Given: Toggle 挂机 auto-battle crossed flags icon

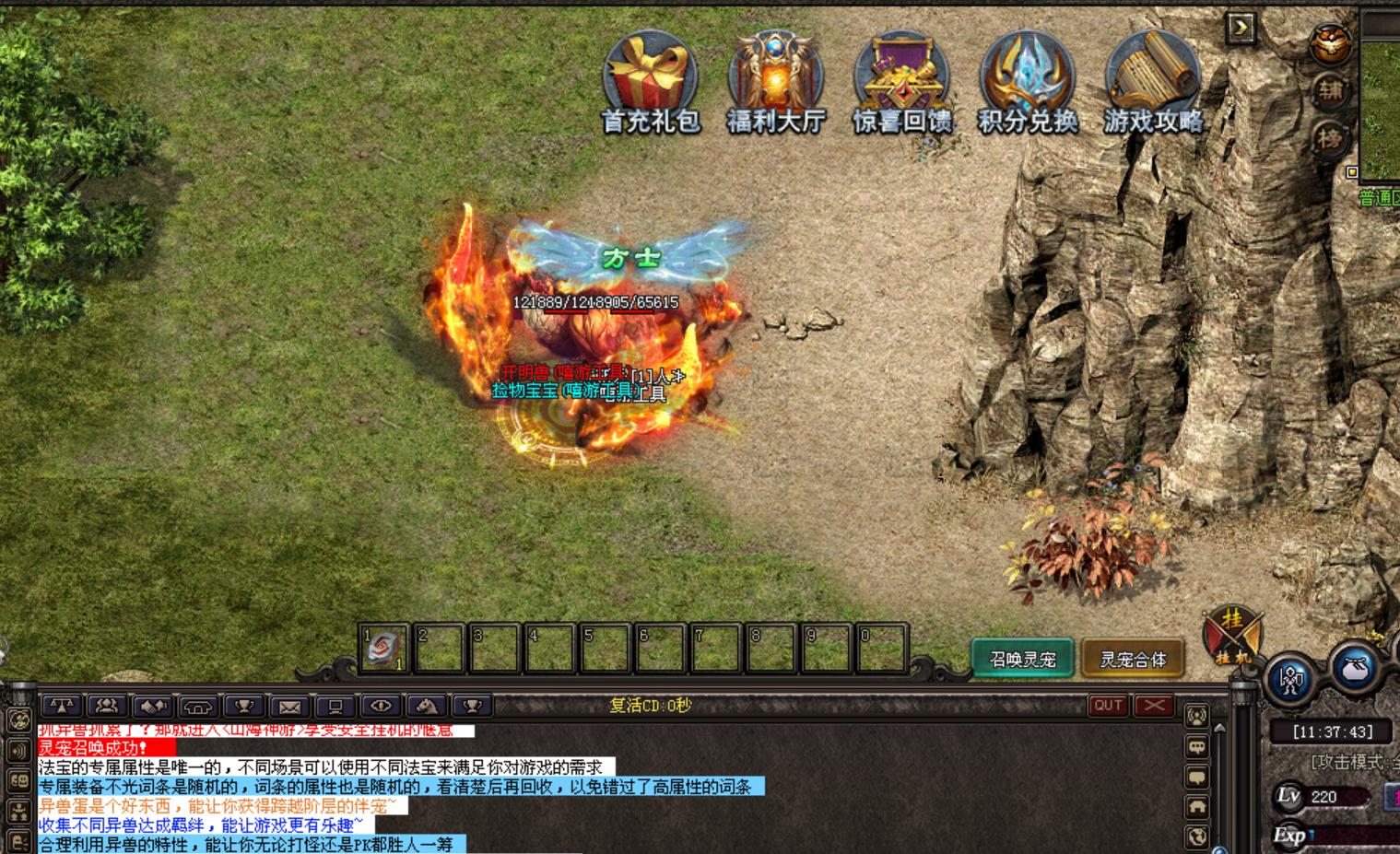Looking at the screenshot, I should [1232, 636].
